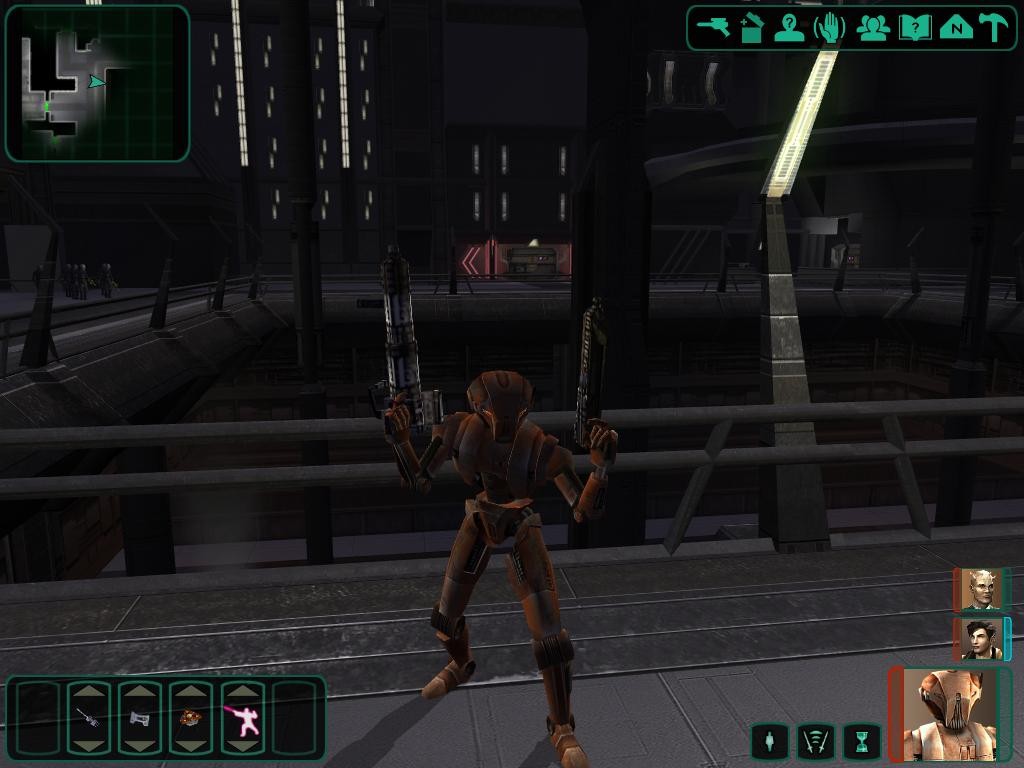Open the area map icon marked N
The width and height of the screenshot is (1024, 768).
(x=956, y=27)
